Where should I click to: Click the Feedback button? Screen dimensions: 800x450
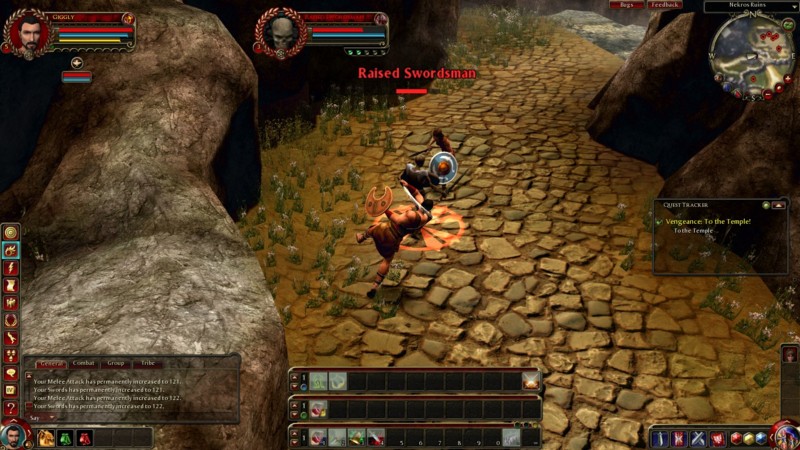664,5
